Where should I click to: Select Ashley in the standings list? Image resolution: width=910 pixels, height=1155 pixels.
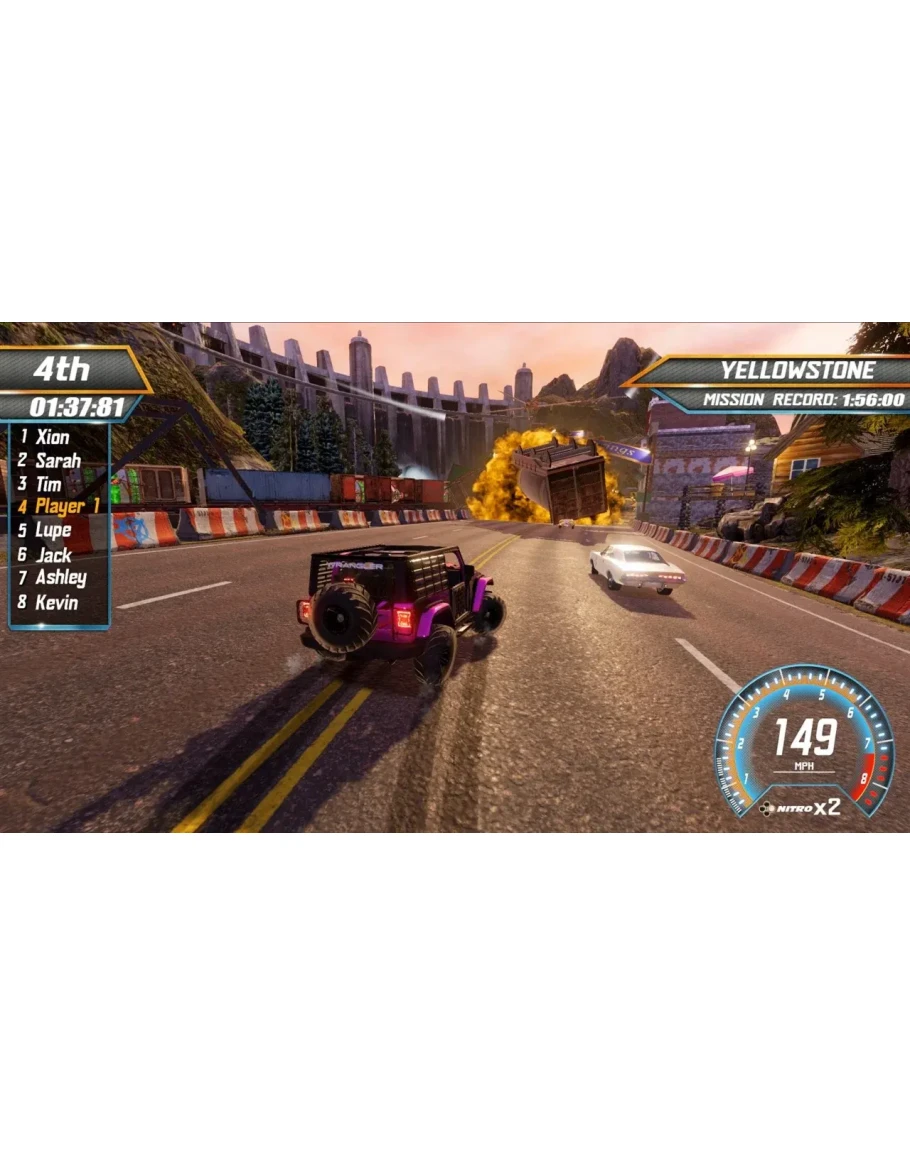60,577
